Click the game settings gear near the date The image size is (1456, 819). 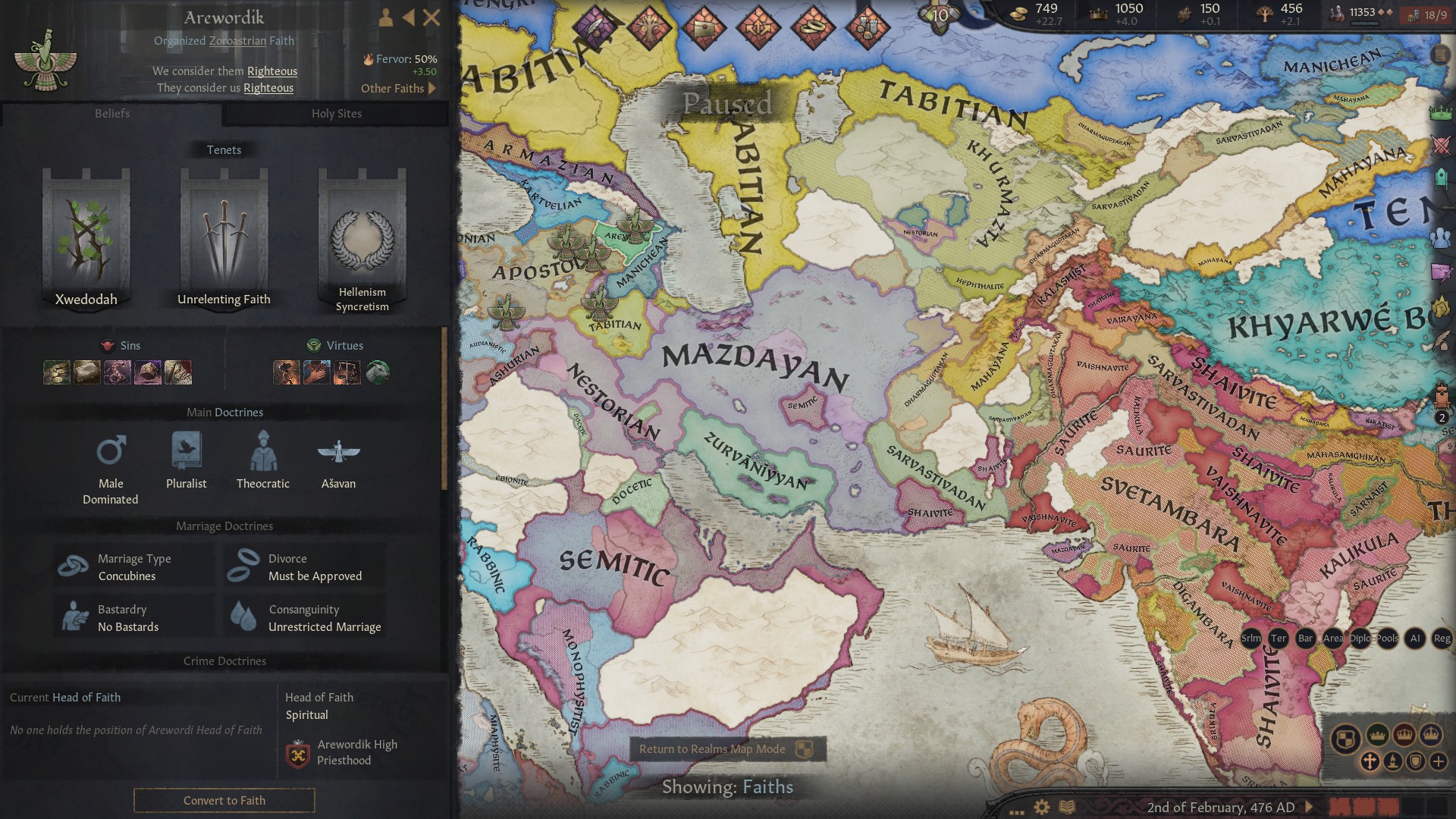click(1041, 808)
